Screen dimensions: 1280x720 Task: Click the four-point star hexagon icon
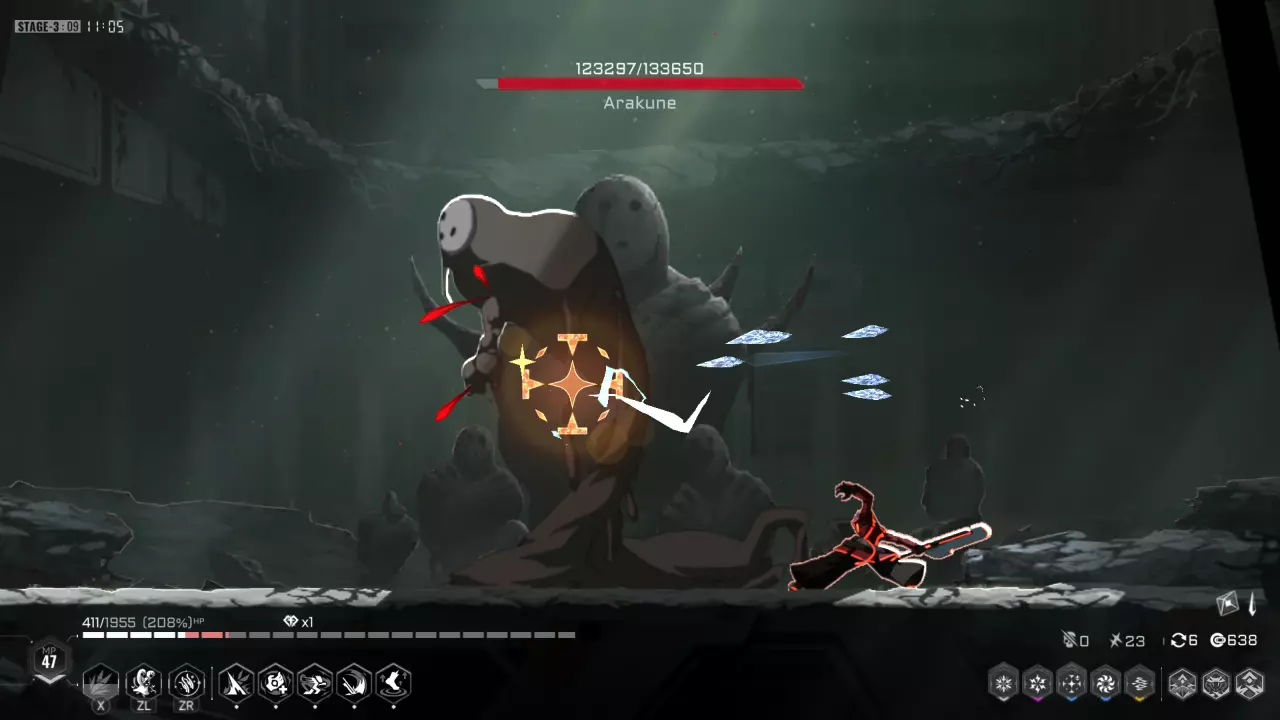(1072, 683)
